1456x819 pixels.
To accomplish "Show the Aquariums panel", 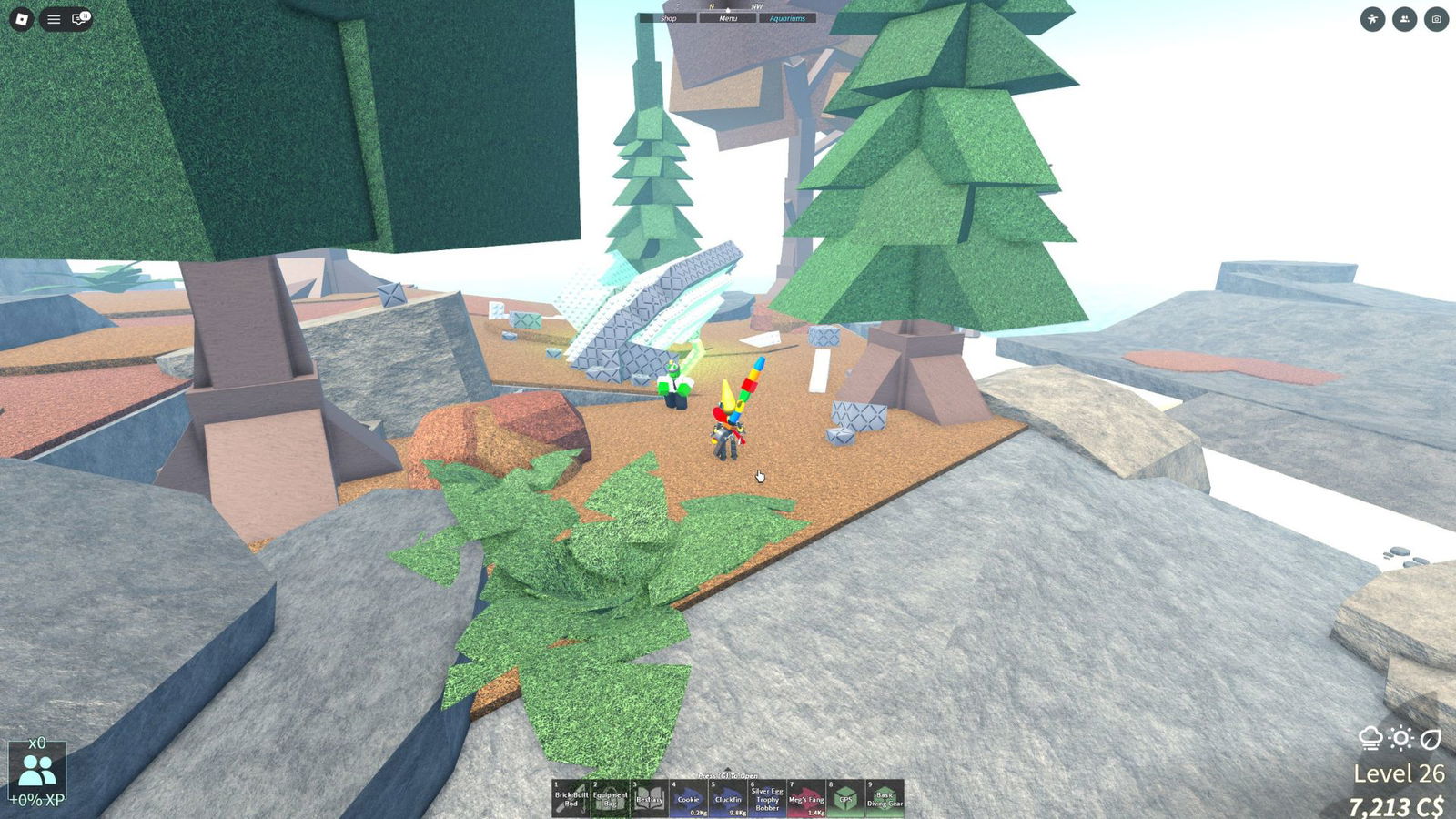I will 787,18.
